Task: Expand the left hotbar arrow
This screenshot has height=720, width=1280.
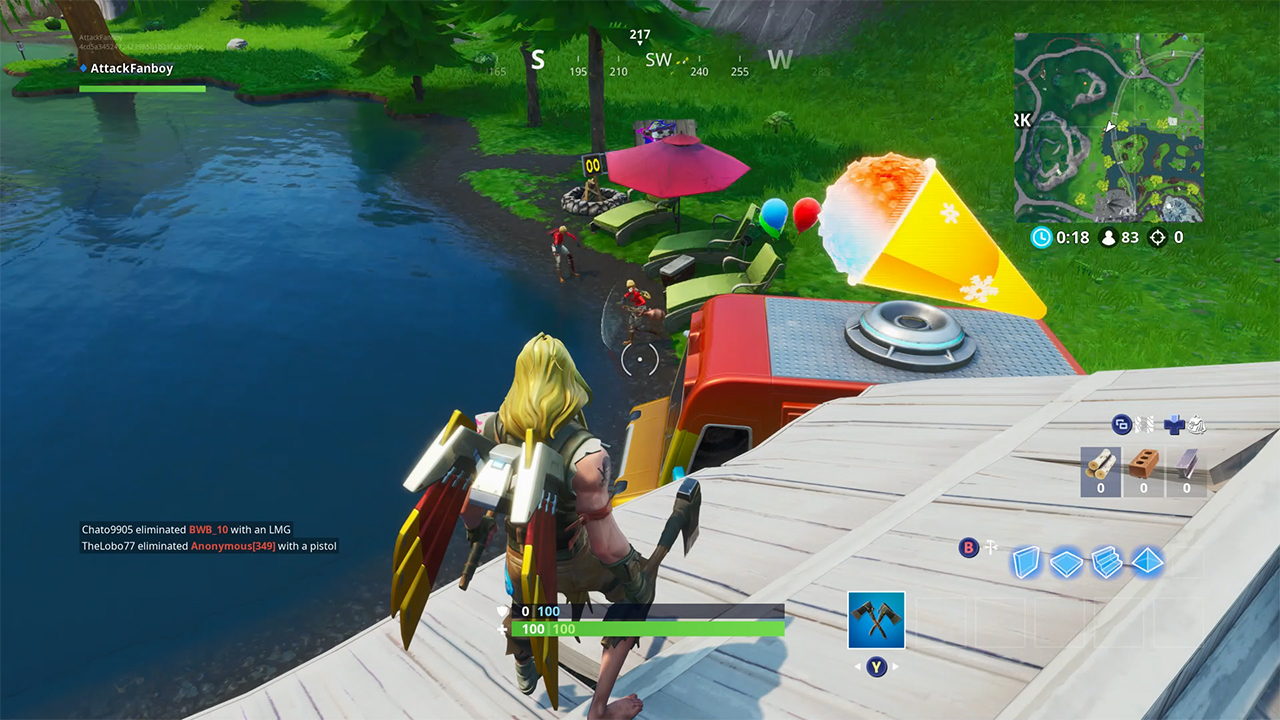Action: click(857, 666)
